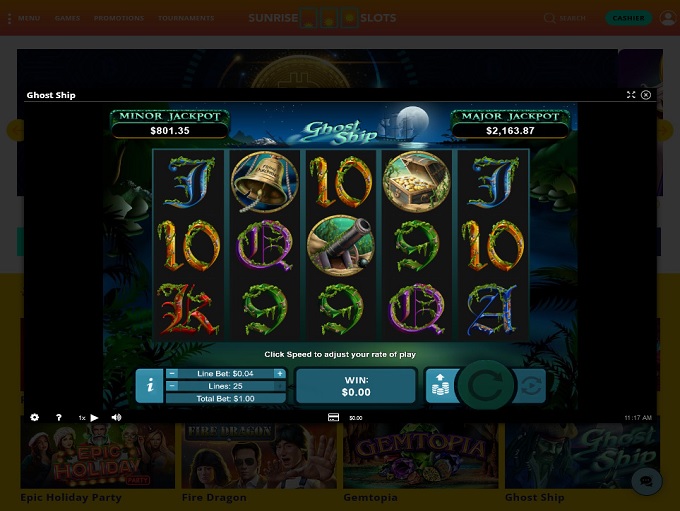
Task: Open the gear settings icon
Action: (x=35, y=417)
